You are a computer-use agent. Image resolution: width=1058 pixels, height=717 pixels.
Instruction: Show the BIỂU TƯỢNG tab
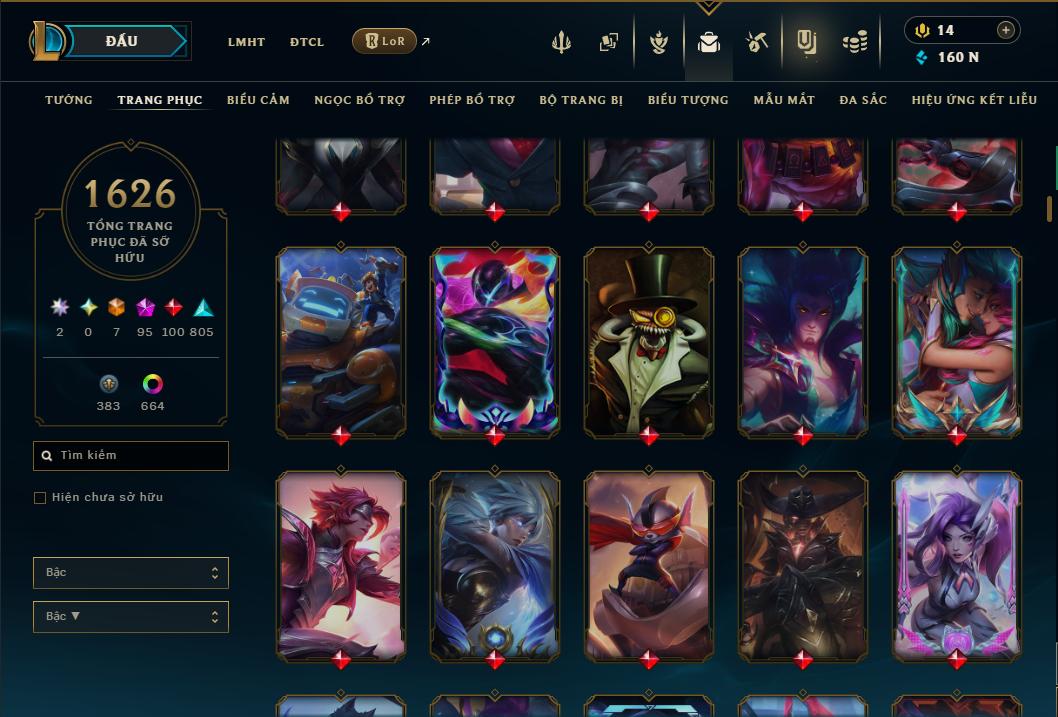688,100
